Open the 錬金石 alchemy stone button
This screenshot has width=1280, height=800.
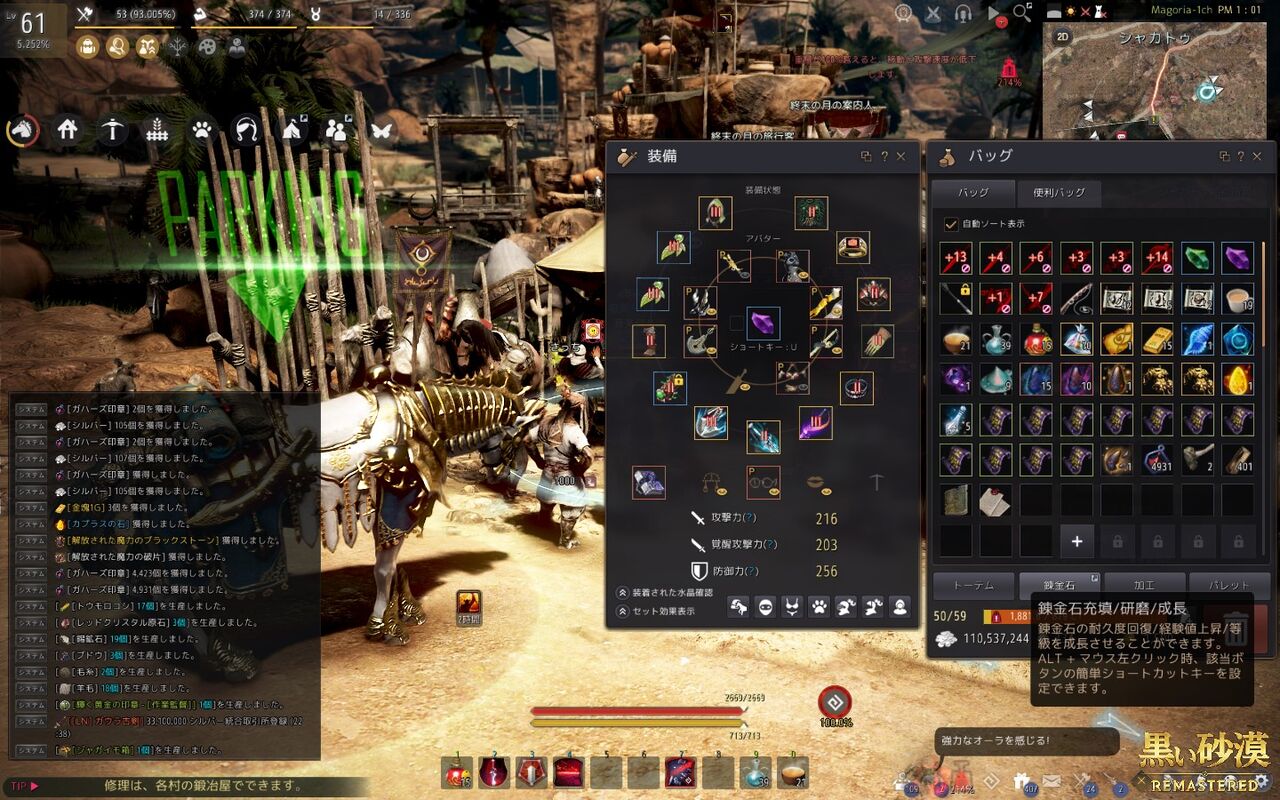[1057, 585]
